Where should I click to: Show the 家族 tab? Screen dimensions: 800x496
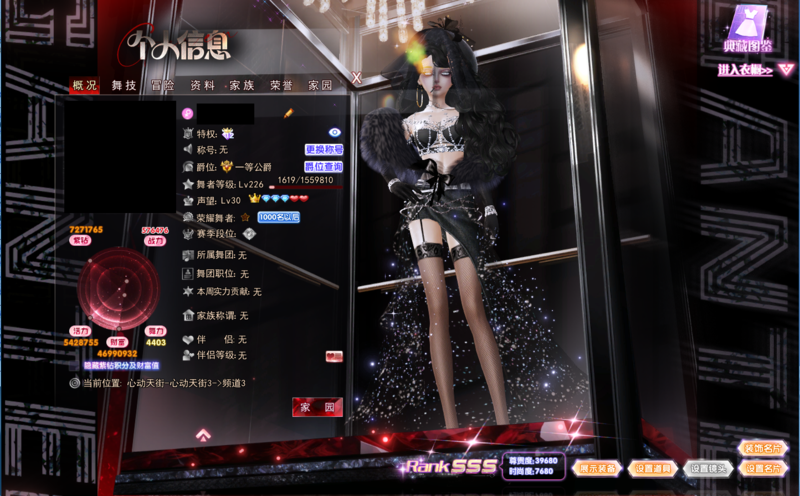click(x=242, y=86)
